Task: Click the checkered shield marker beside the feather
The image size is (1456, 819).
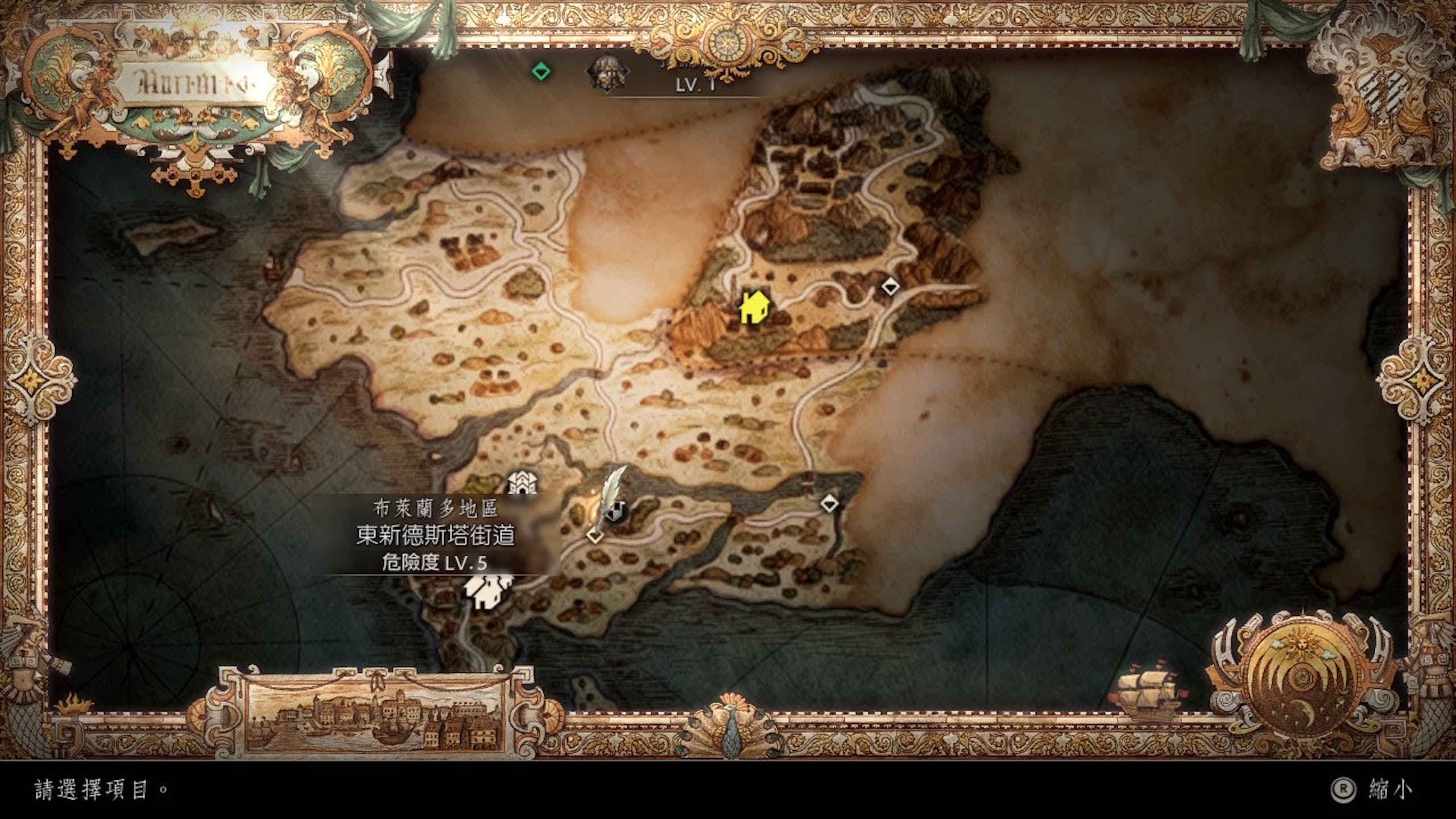Action: [x=614, y=511]
